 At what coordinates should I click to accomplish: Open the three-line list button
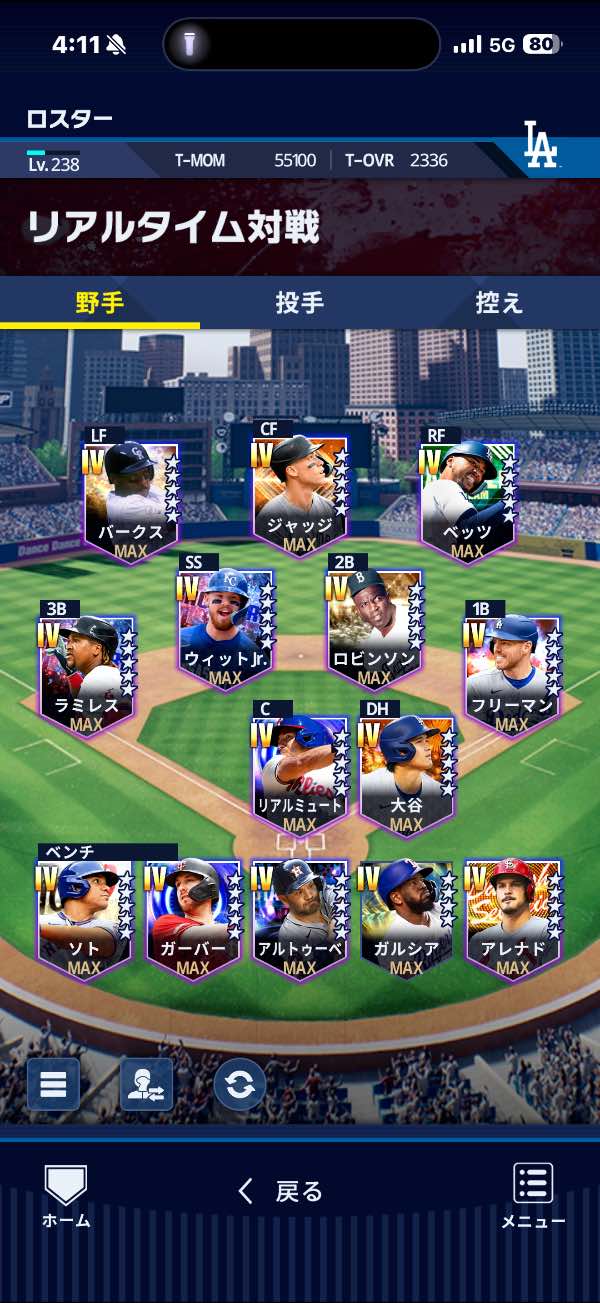pos(53,1084)
